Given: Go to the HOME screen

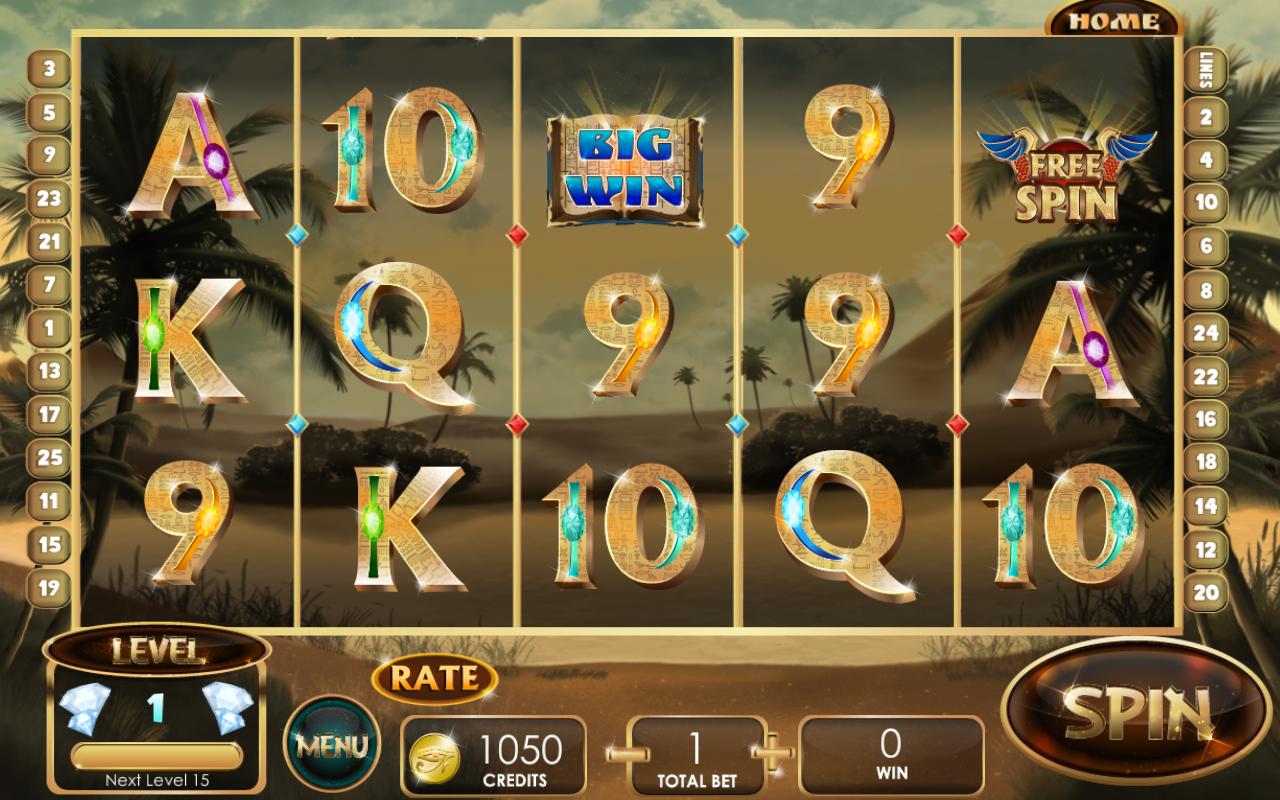Looking at the screenshot, I should (x=1110, y=18).
